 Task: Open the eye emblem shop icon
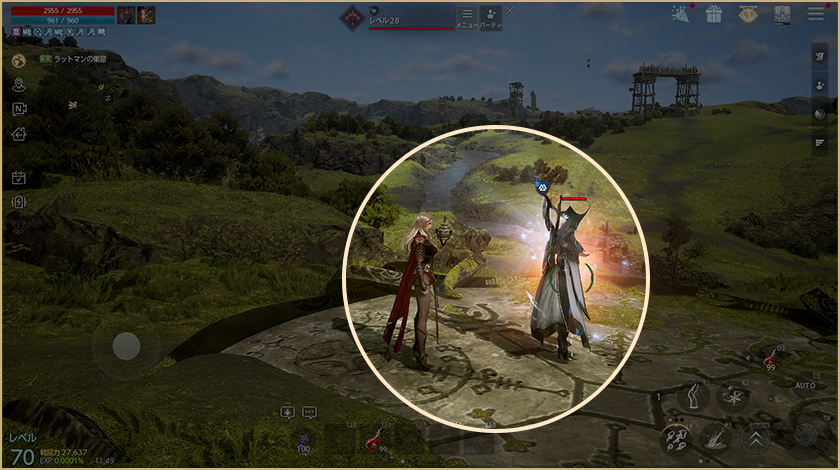tap(748, 14)
